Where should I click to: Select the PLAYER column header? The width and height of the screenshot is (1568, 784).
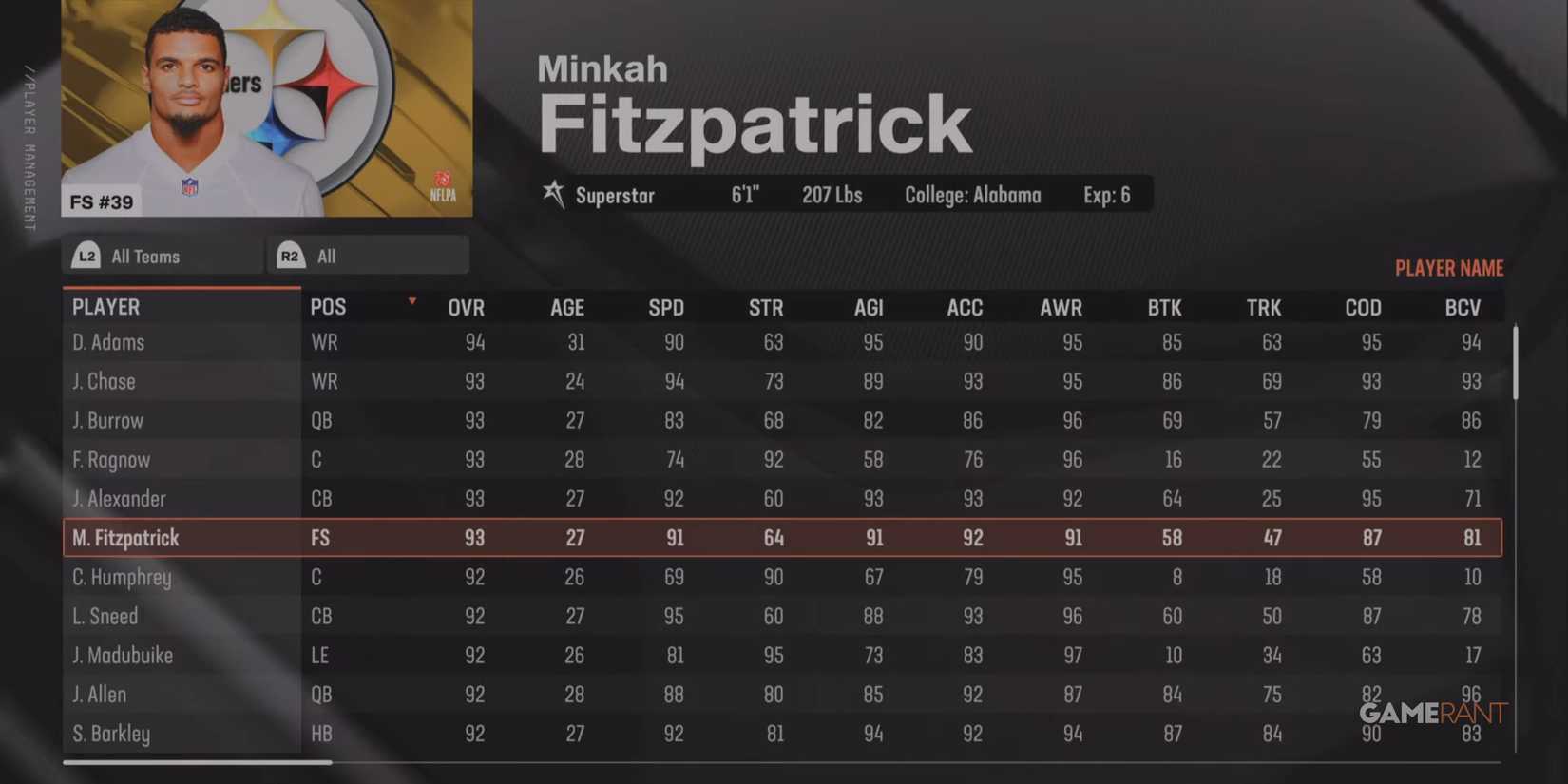tap(105, 306)
